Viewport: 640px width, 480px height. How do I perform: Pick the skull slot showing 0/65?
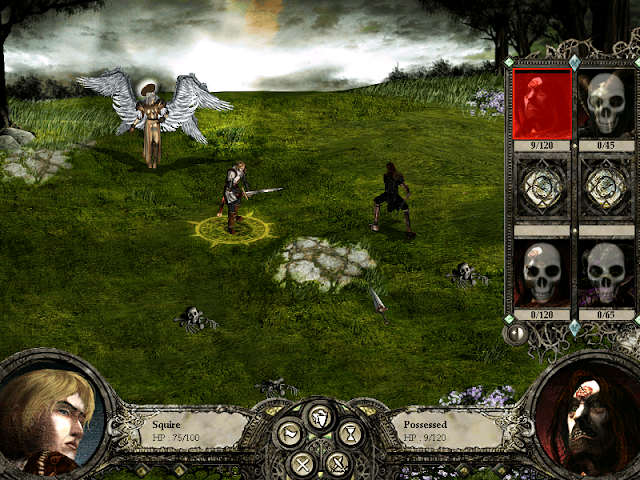tap(607, 274)
